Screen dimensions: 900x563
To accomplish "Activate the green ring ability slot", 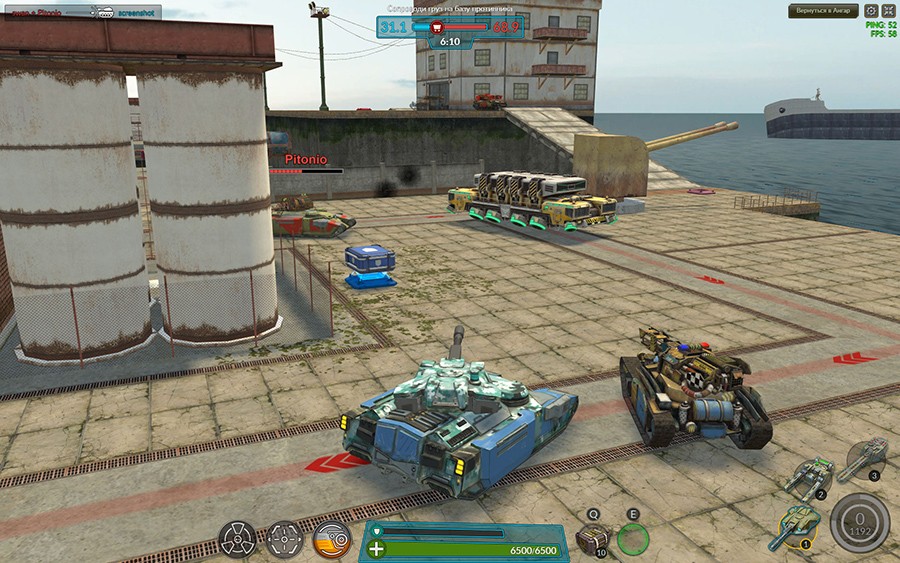I will 633,539.
